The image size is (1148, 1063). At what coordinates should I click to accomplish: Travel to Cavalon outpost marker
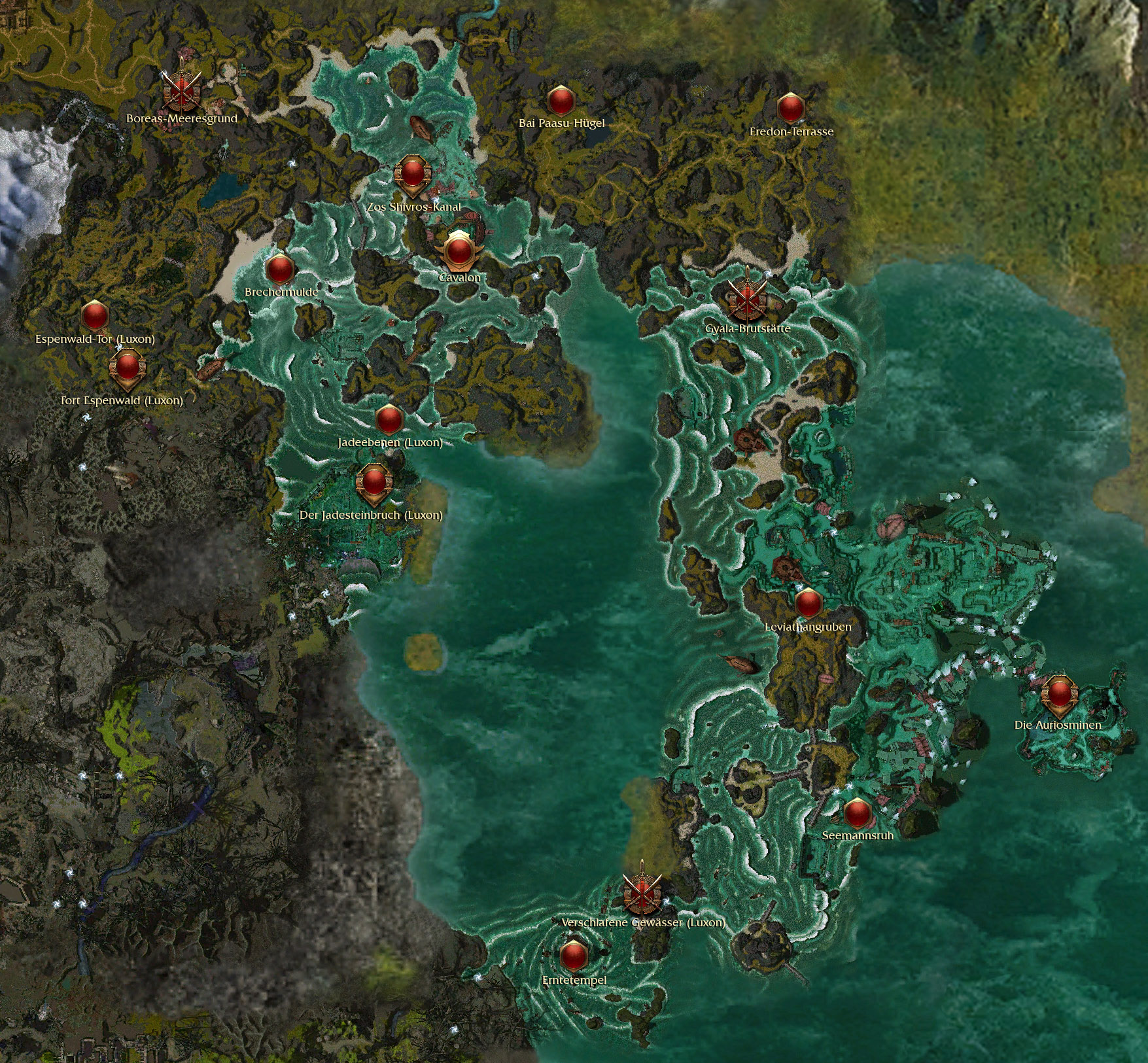coord(458,251)
